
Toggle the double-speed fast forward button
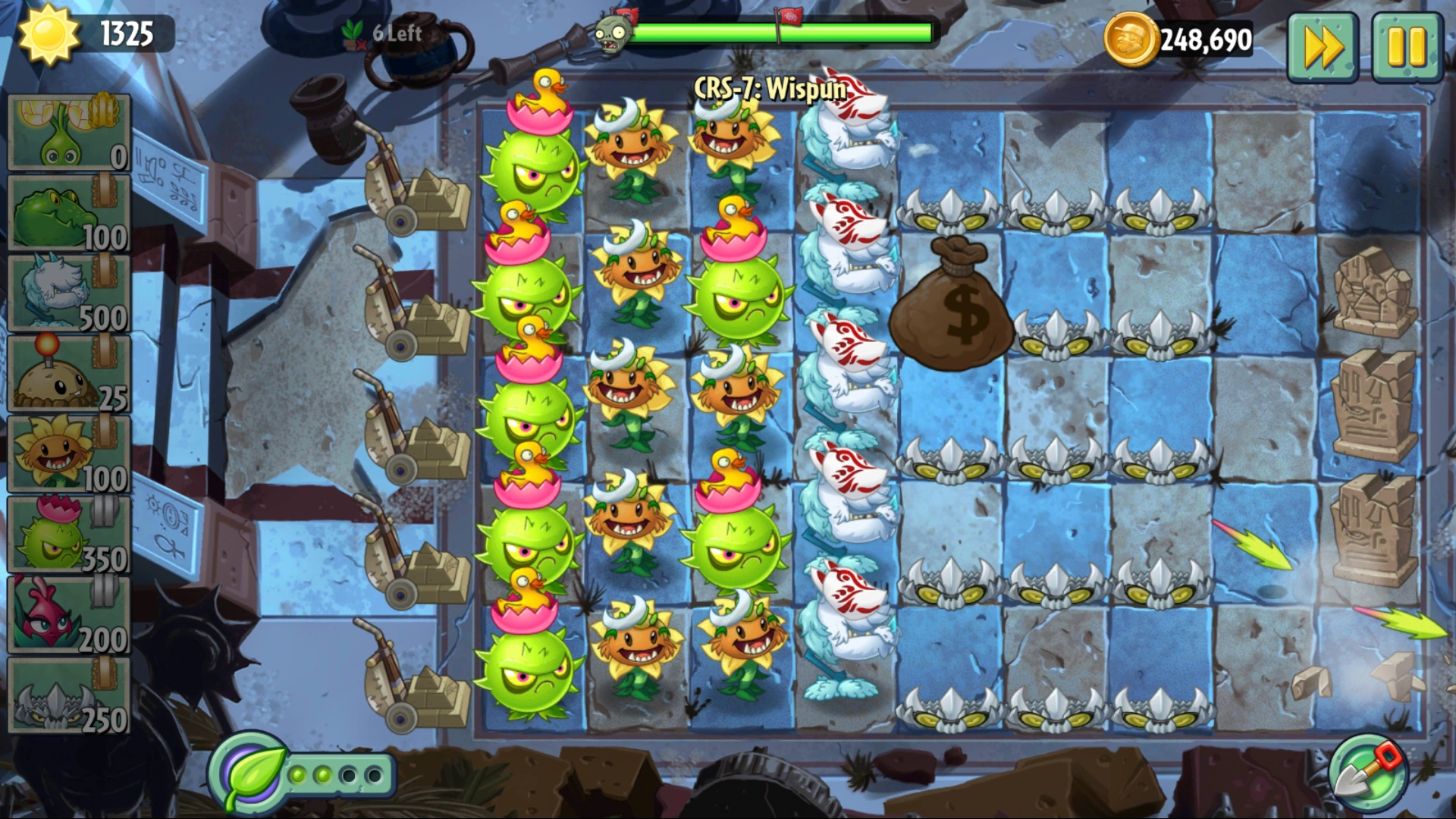[x=1323, y=45]
